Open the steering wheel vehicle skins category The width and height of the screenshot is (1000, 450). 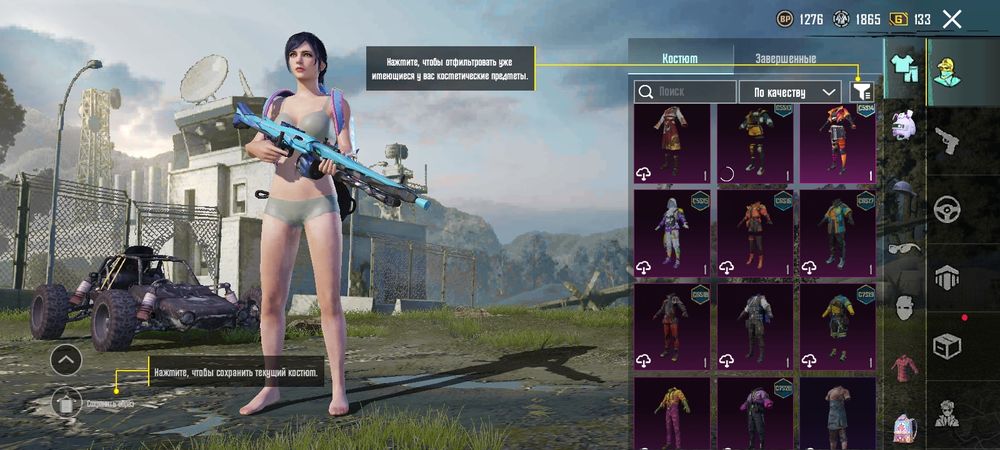pos(947,210)
